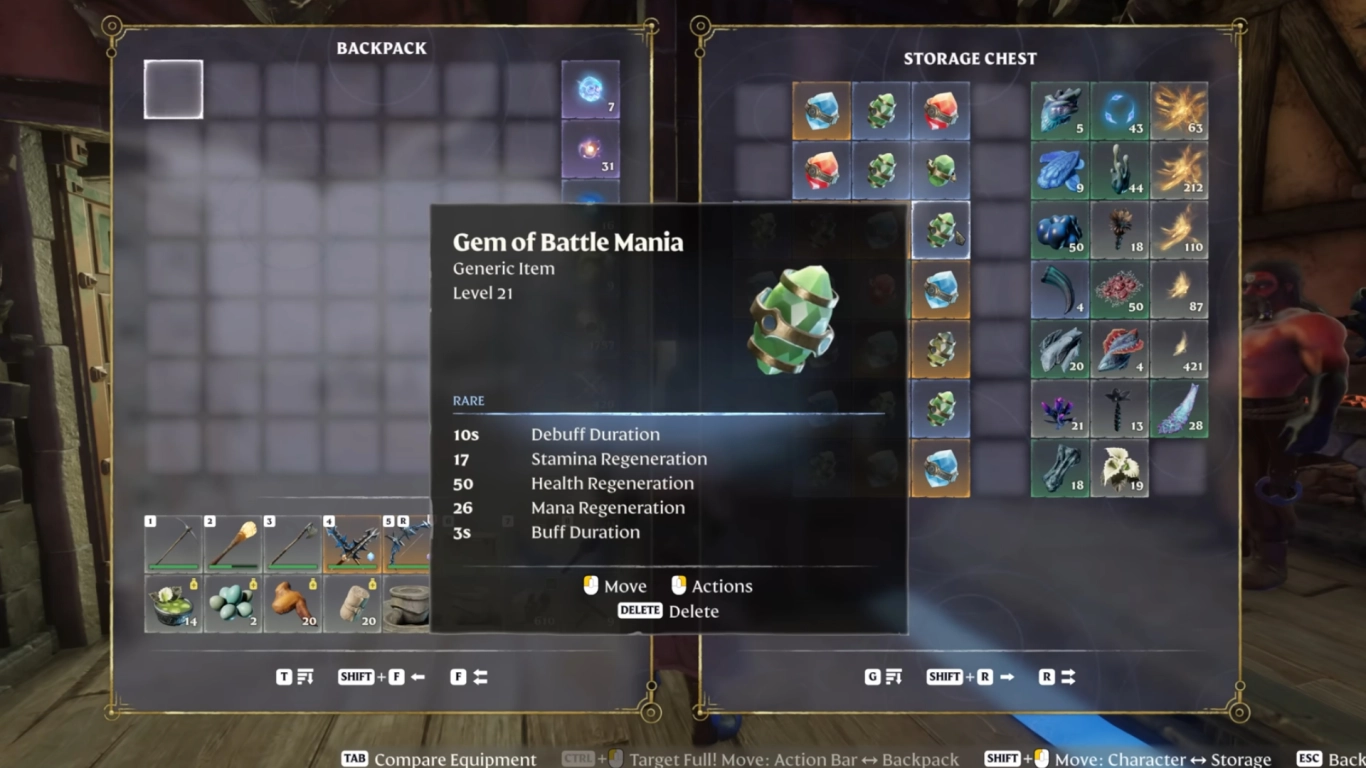Switch to the Storage Chest panel

(969, 58)
